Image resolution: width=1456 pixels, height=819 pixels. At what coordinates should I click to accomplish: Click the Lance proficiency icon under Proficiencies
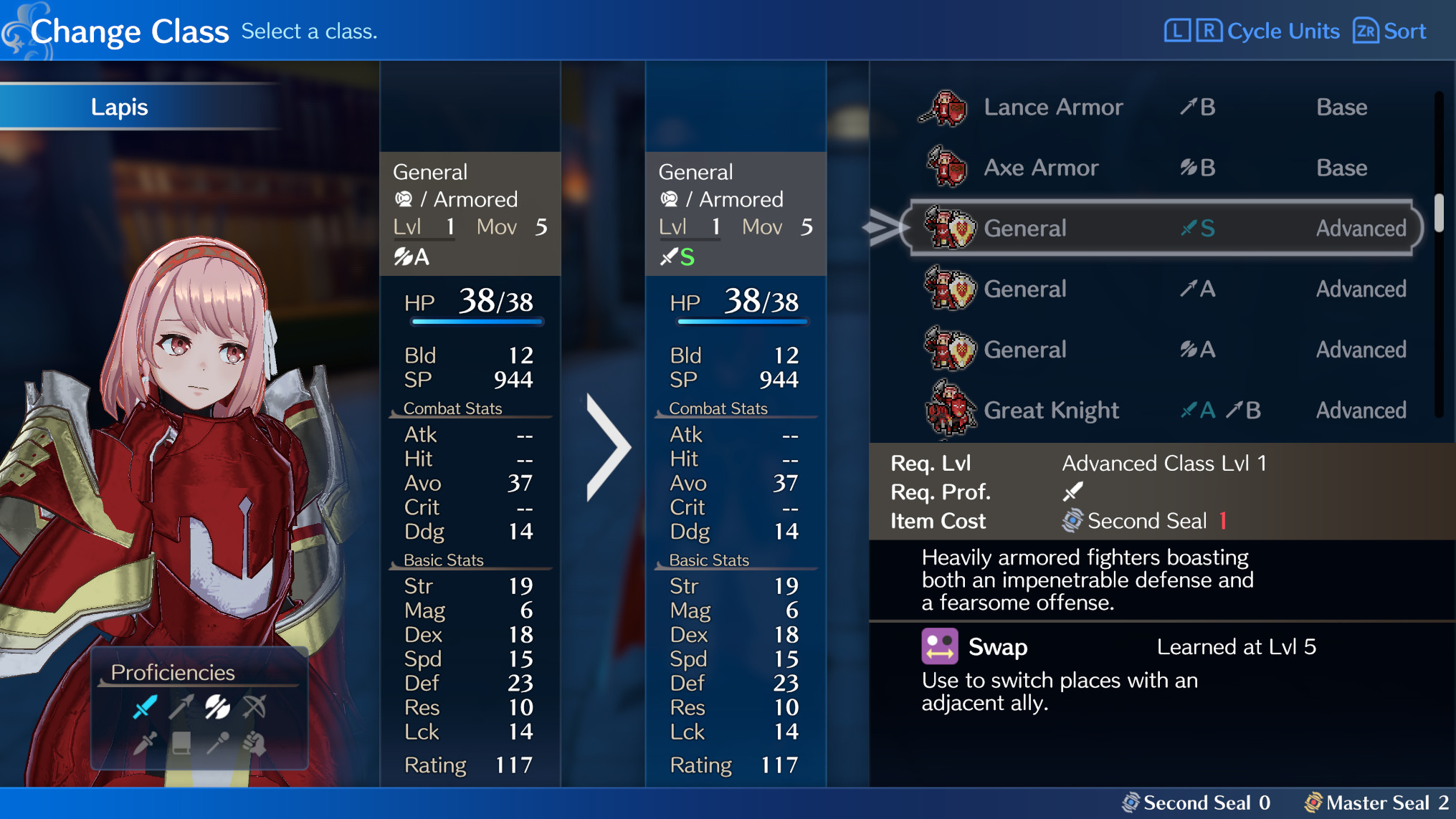(x=181, y=708)
